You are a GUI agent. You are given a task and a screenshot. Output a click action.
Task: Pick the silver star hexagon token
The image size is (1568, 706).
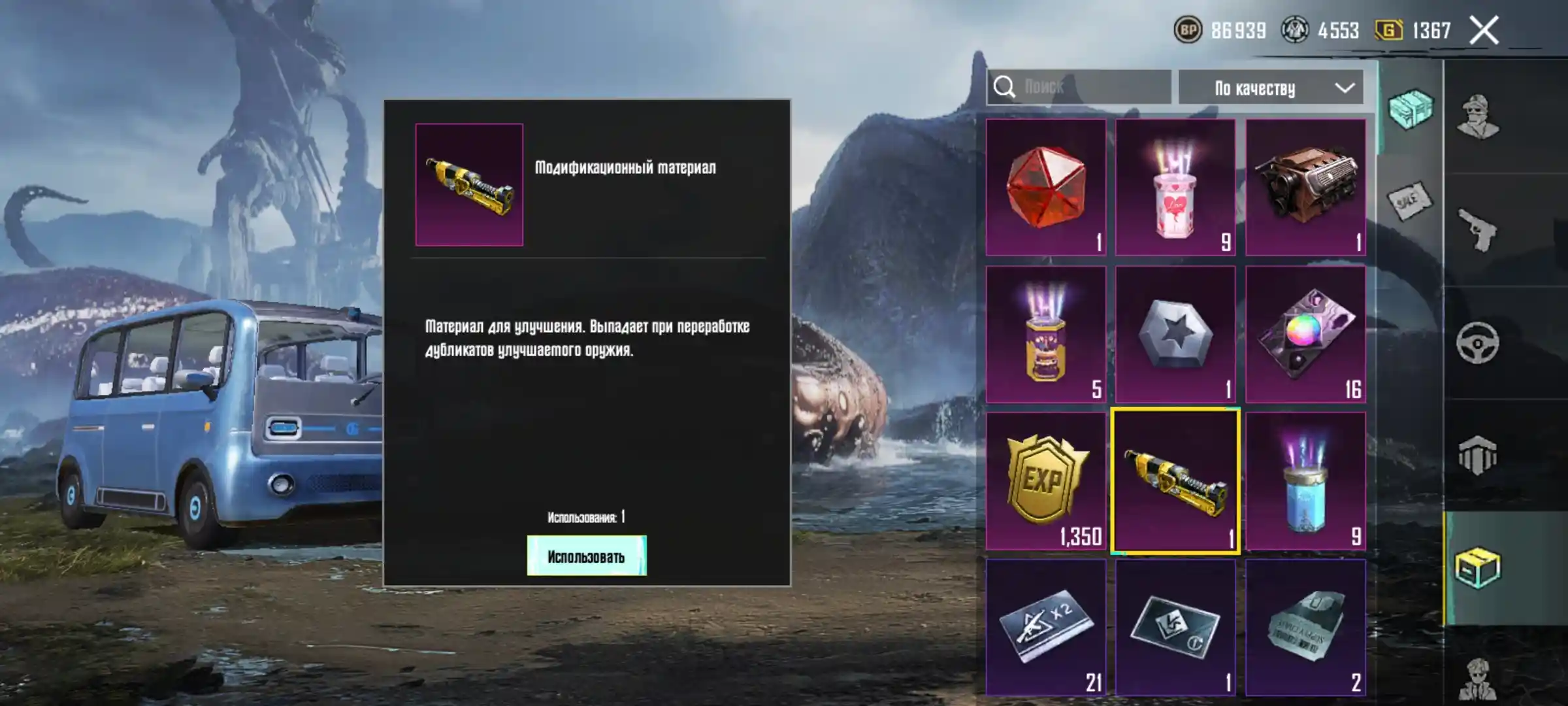click(x=1175, y=334)
